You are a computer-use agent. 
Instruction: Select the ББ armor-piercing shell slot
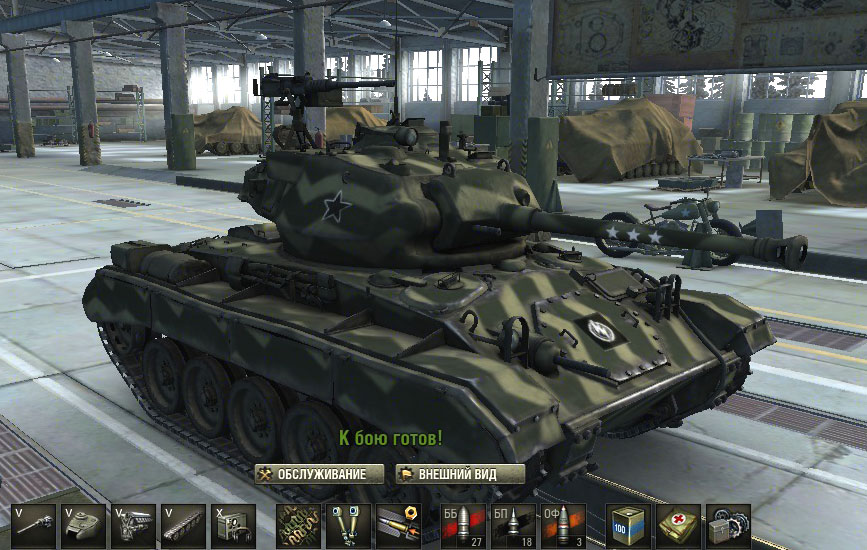click(464, 525)
